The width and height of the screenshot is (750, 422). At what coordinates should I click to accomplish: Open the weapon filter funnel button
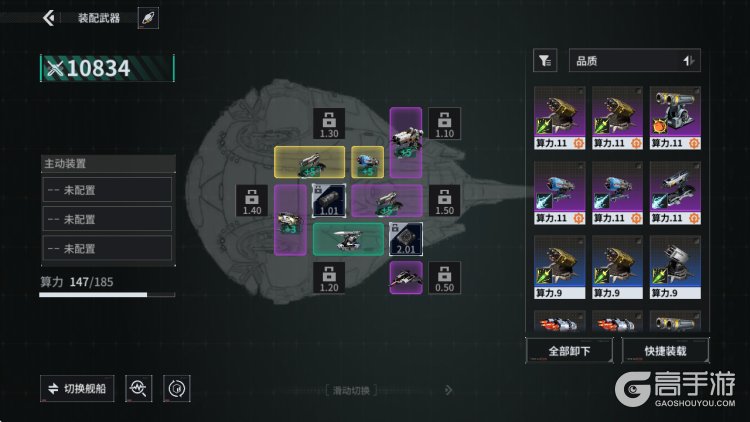(545, 61)
